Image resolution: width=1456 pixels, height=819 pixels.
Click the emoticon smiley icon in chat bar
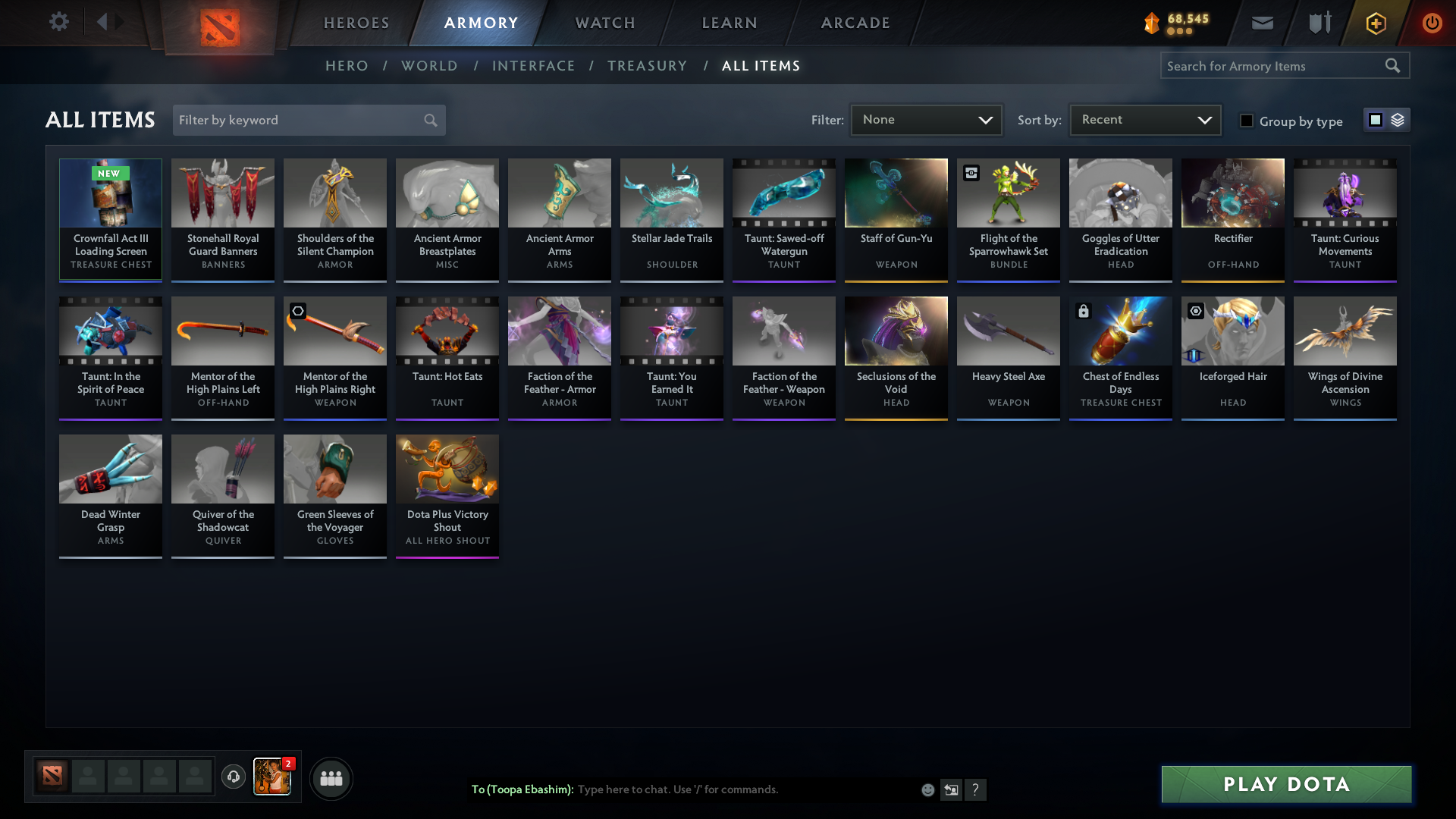[927, 789]
